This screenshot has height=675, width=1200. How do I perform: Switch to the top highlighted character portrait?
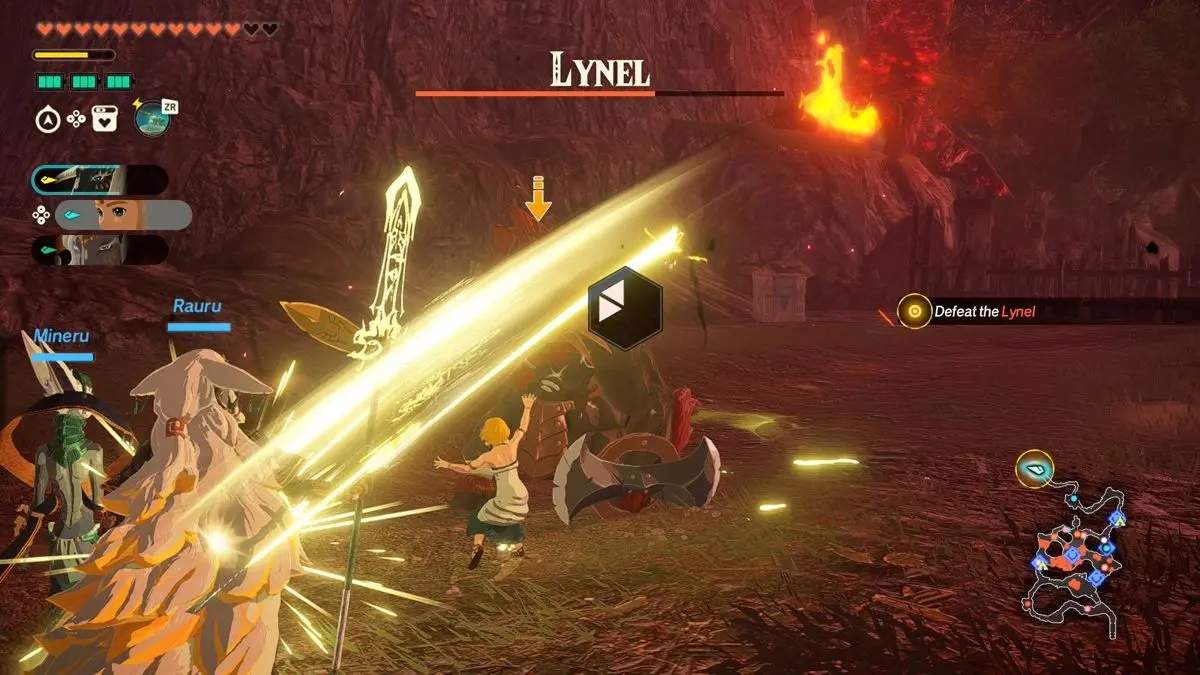click(98, 180)
